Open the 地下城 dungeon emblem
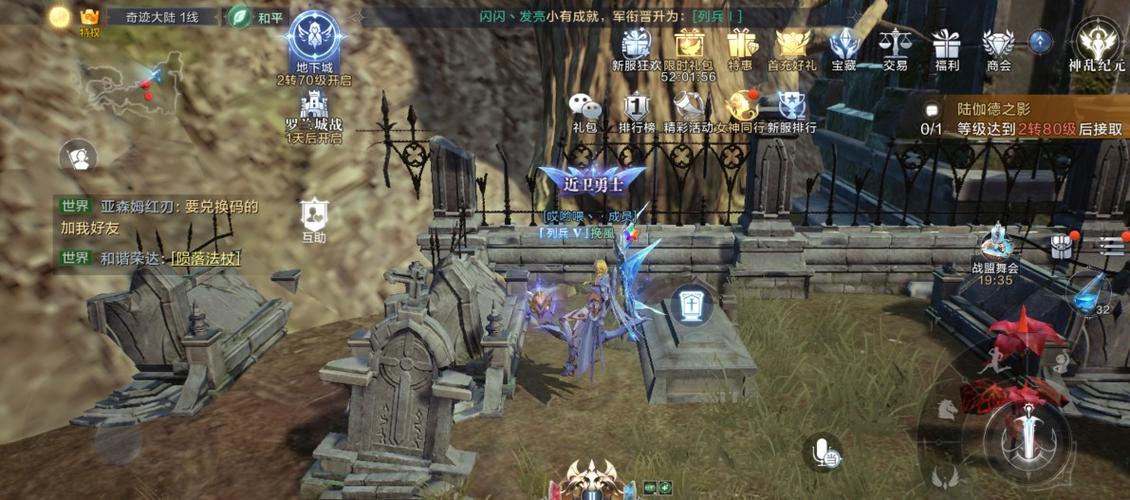Image resolution: width=1130 pixels, height=500 pixels. [x=315, y=42]
